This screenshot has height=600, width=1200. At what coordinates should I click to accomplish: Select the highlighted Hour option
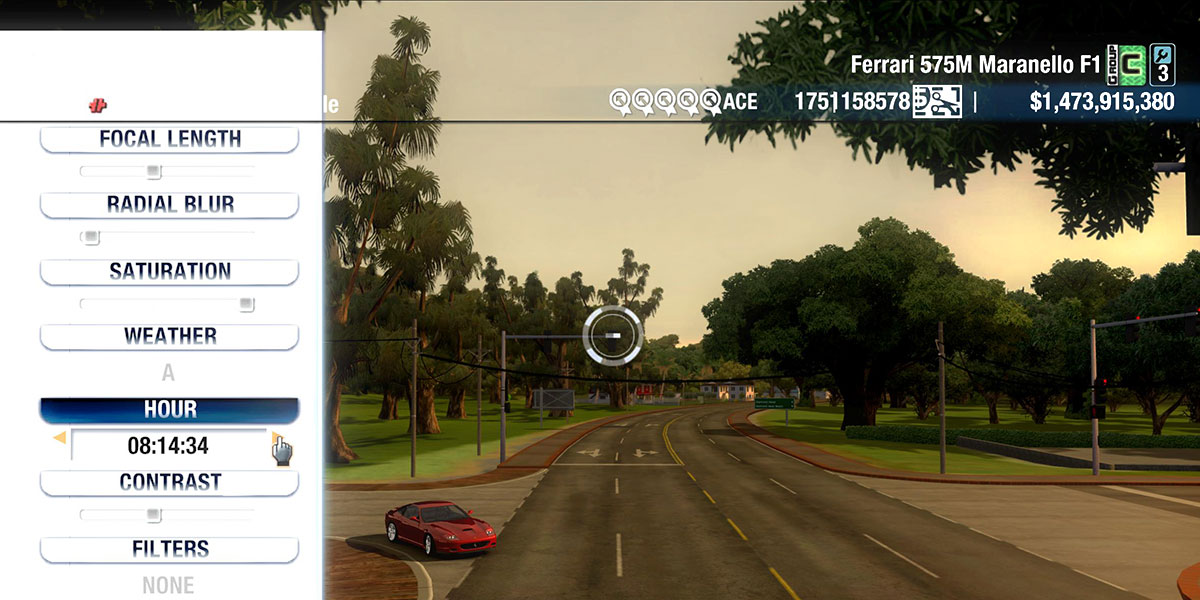[169, 410]
